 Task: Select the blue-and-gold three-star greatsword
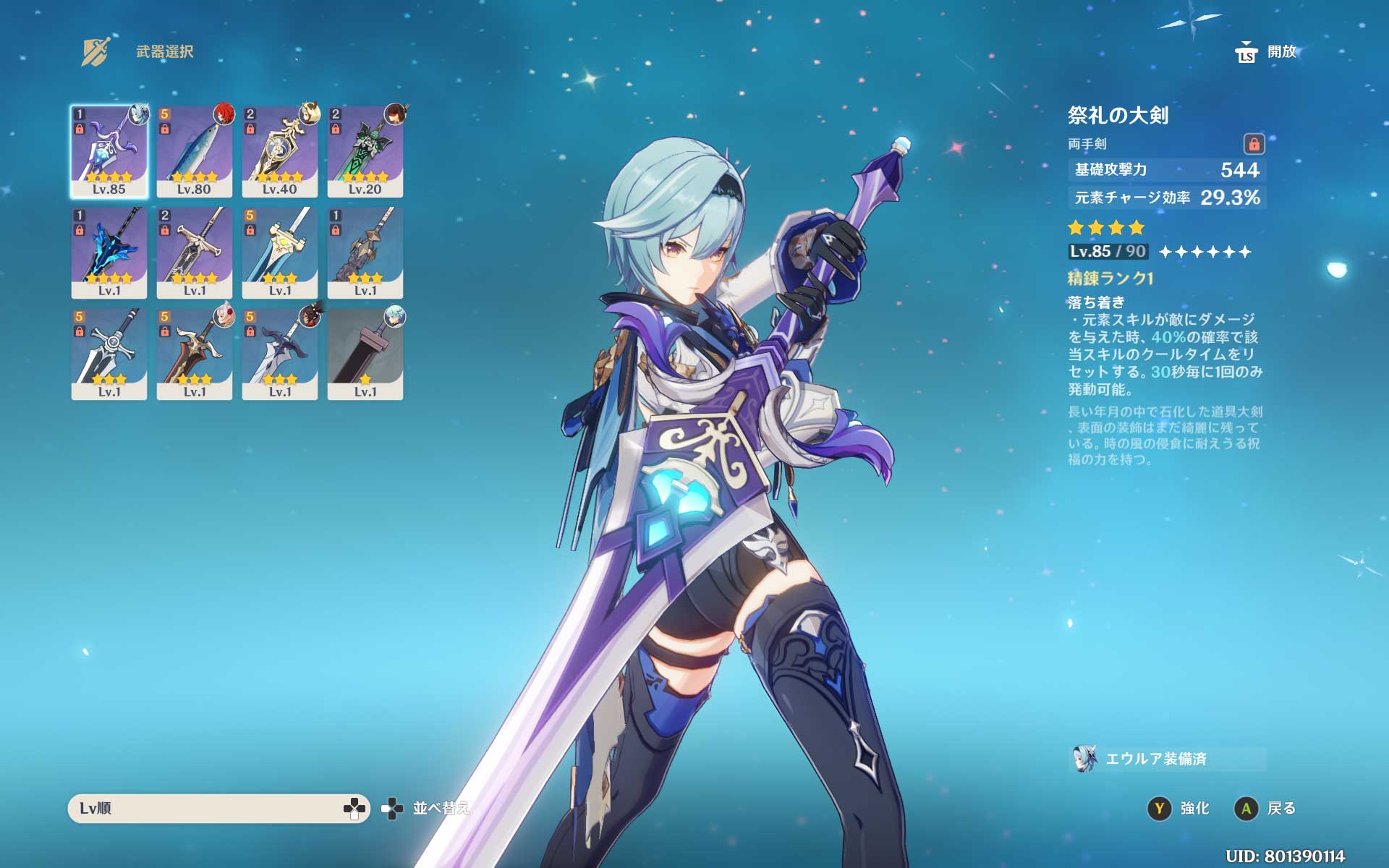coord(280,252)
